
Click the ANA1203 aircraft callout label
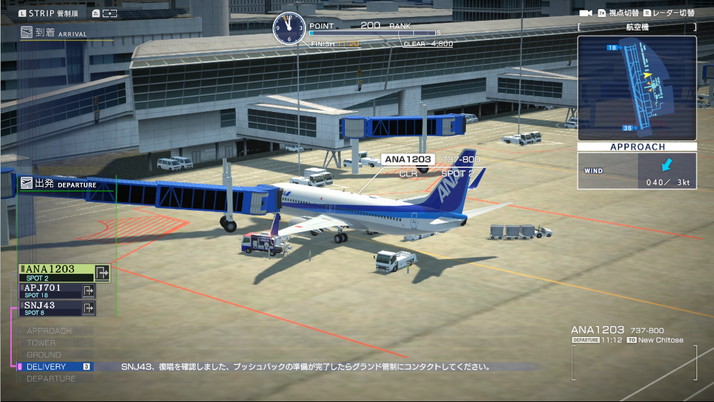[x=408, y=159]
